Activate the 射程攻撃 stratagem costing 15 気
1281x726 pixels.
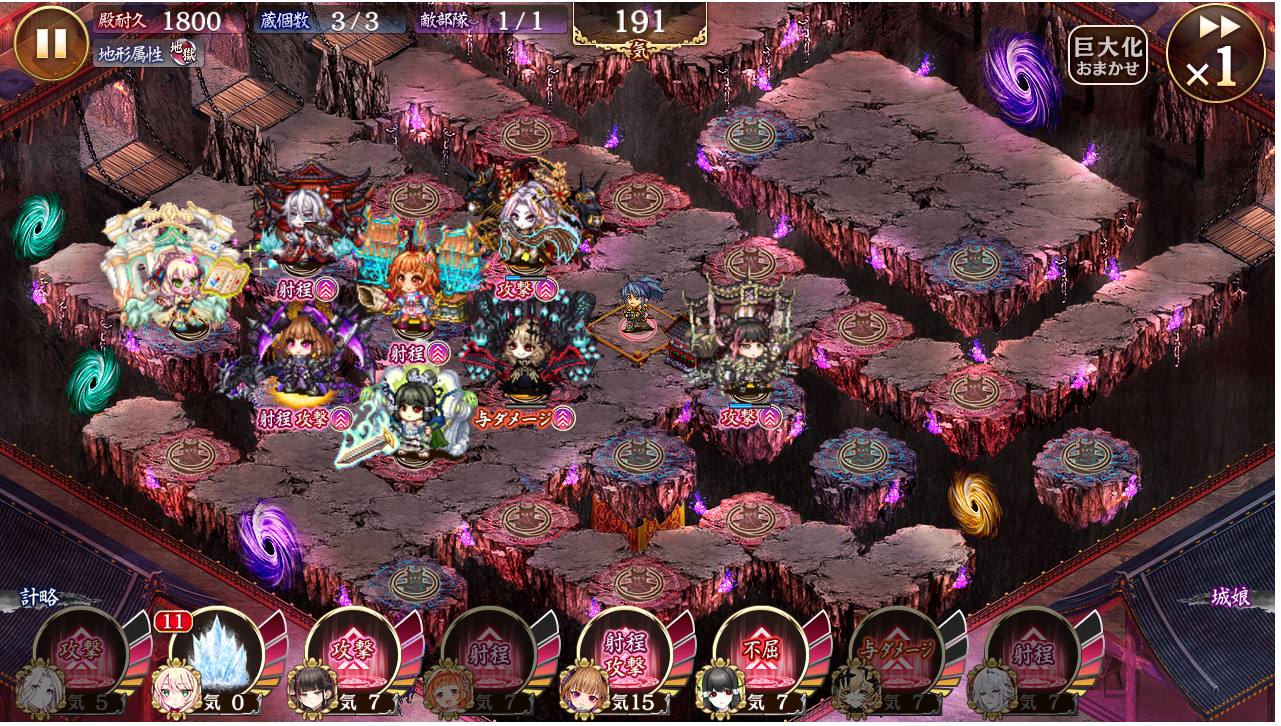[x=627, y=655]
